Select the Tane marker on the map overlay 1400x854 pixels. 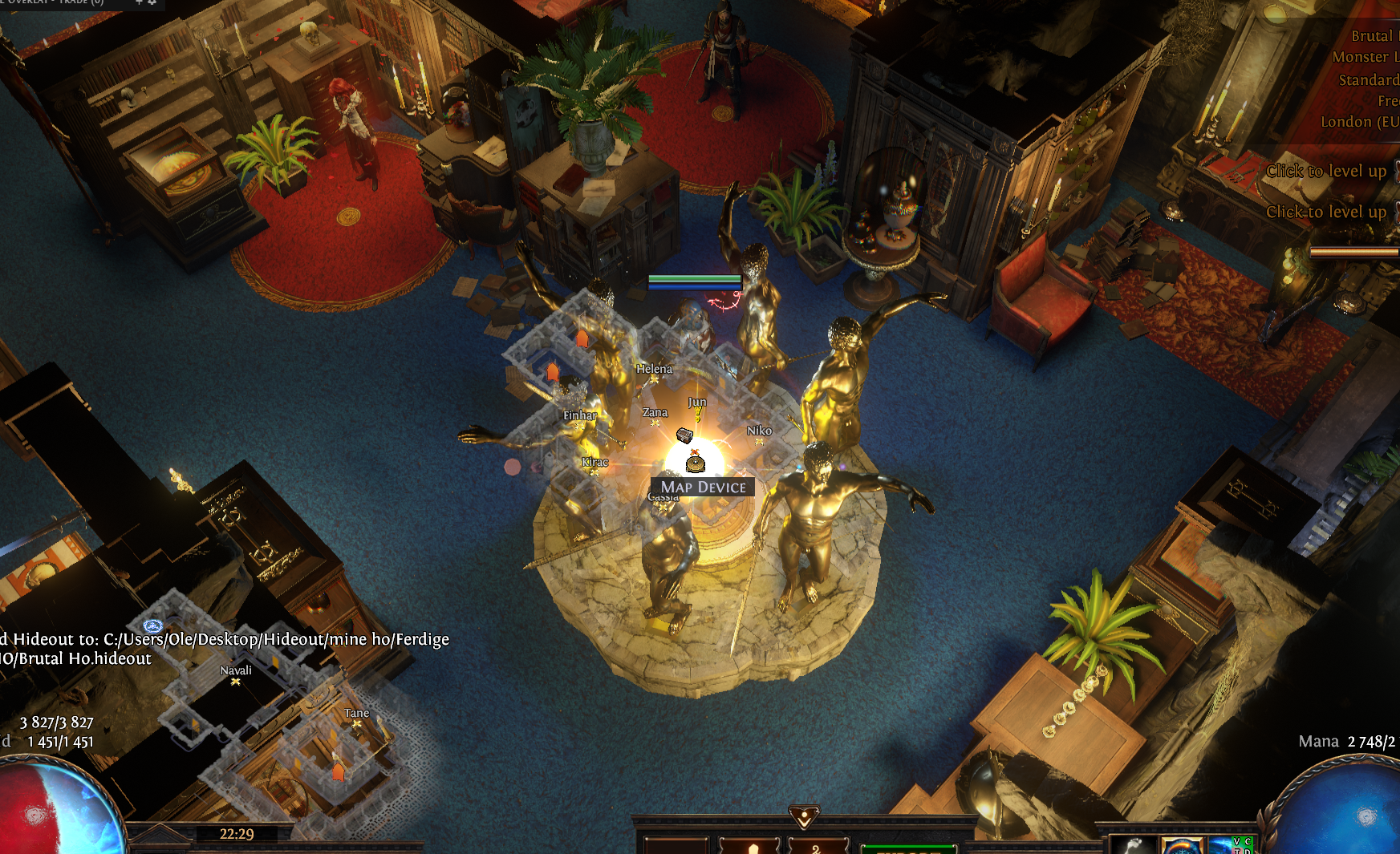(x=357, y=723)
